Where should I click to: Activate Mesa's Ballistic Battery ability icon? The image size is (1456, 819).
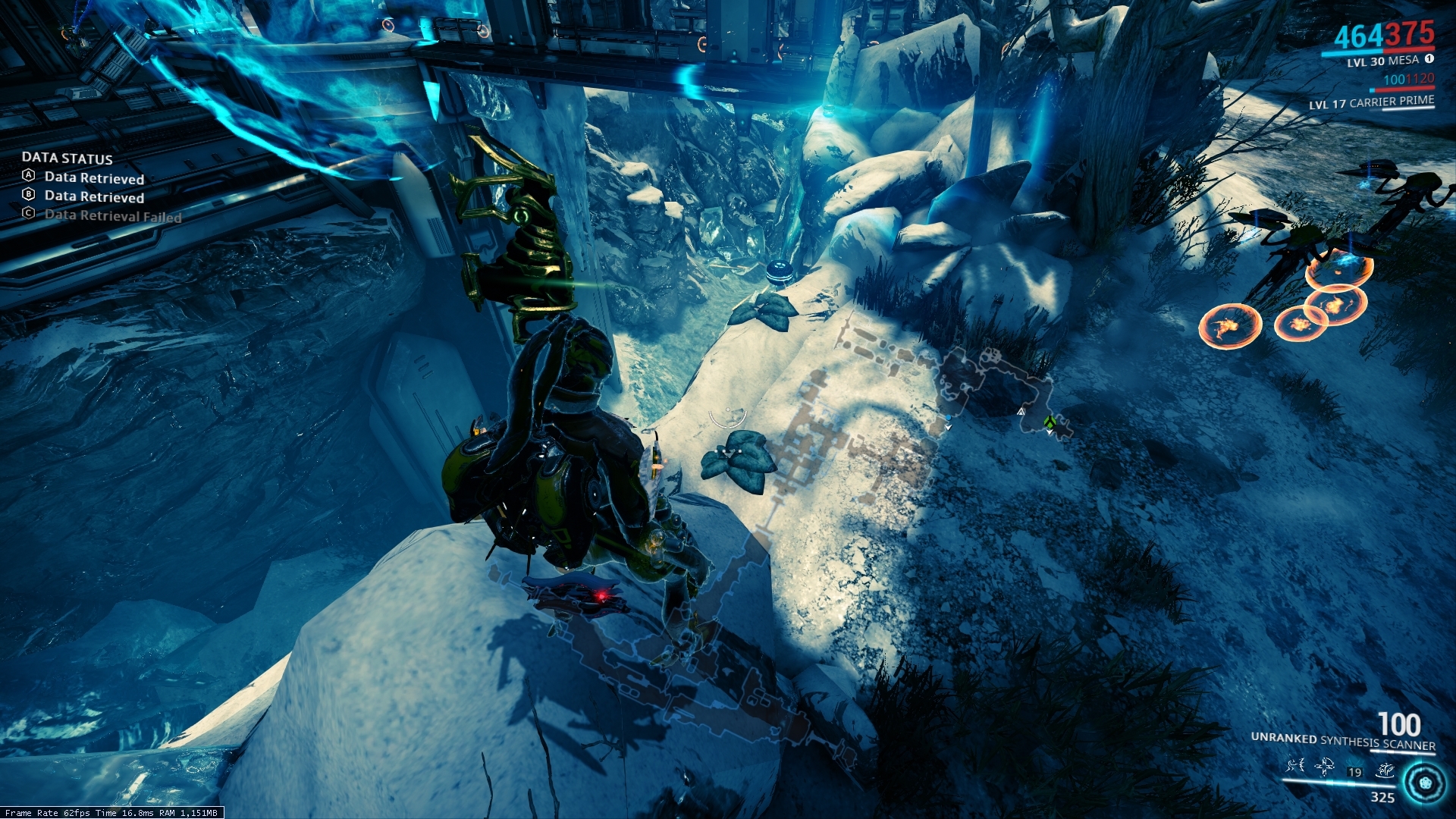(1294, 767)
